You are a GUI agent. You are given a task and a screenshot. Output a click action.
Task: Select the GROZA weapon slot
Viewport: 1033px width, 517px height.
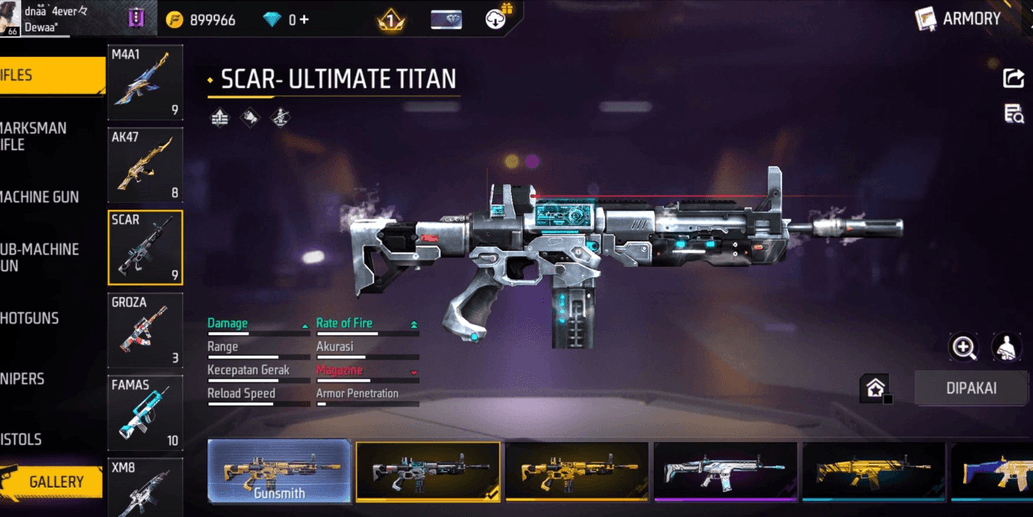click(145, 330)
